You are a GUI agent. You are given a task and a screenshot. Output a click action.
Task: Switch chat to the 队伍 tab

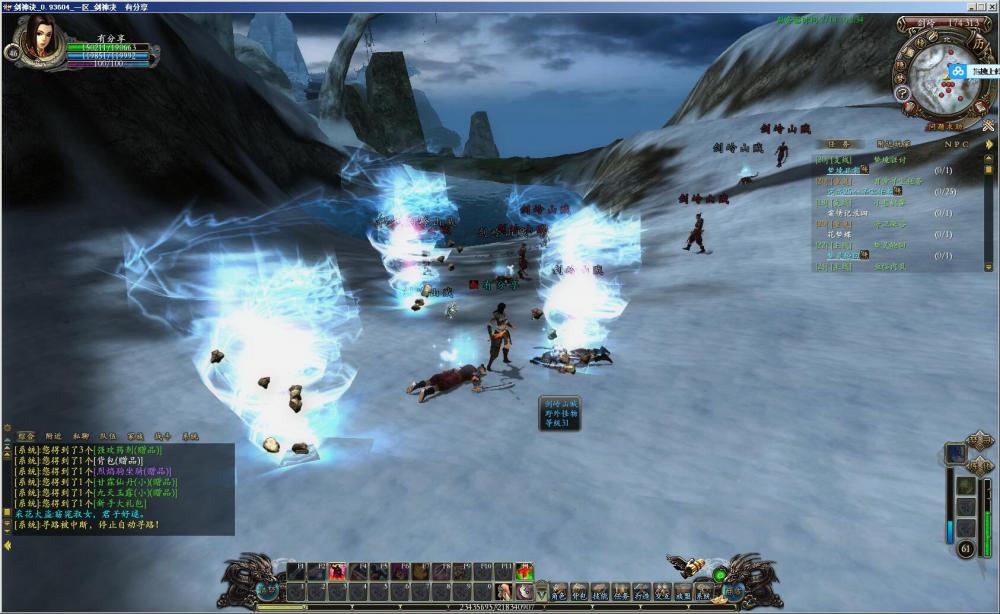point(107,437)
